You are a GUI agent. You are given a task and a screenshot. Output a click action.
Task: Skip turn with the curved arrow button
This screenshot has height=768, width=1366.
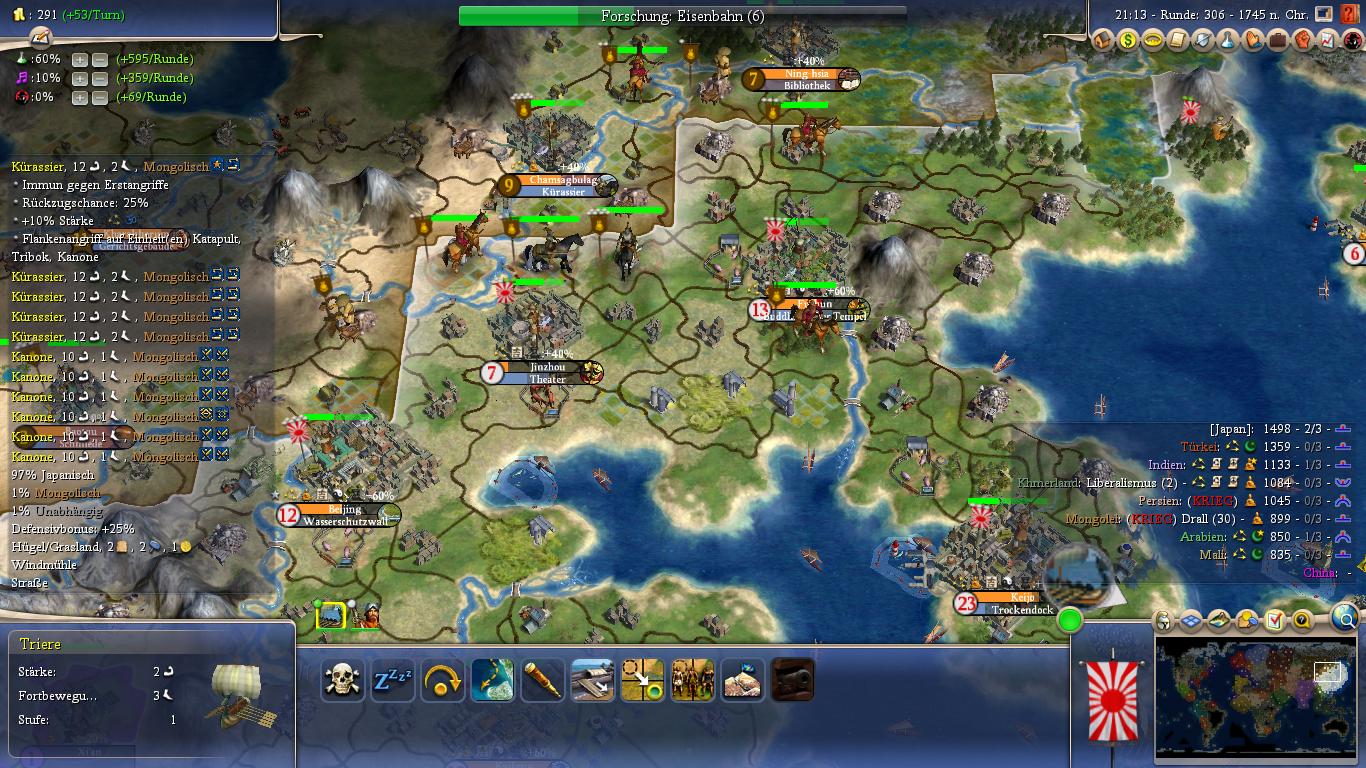click(442, 680)
